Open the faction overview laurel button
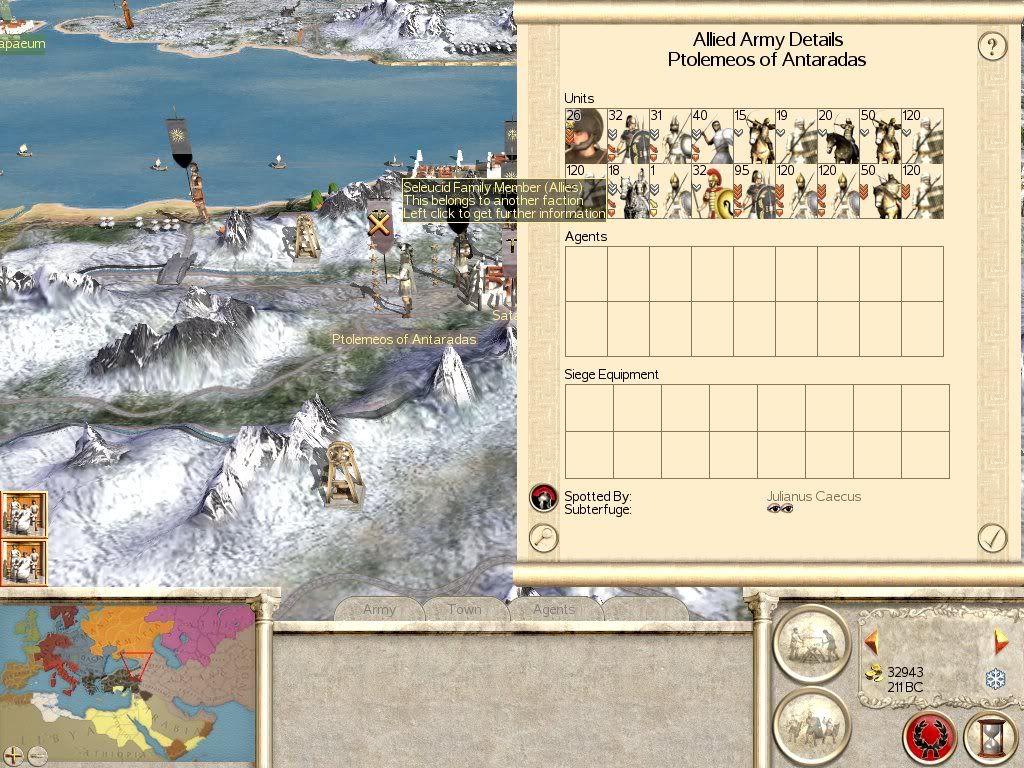 coord(930,738)
